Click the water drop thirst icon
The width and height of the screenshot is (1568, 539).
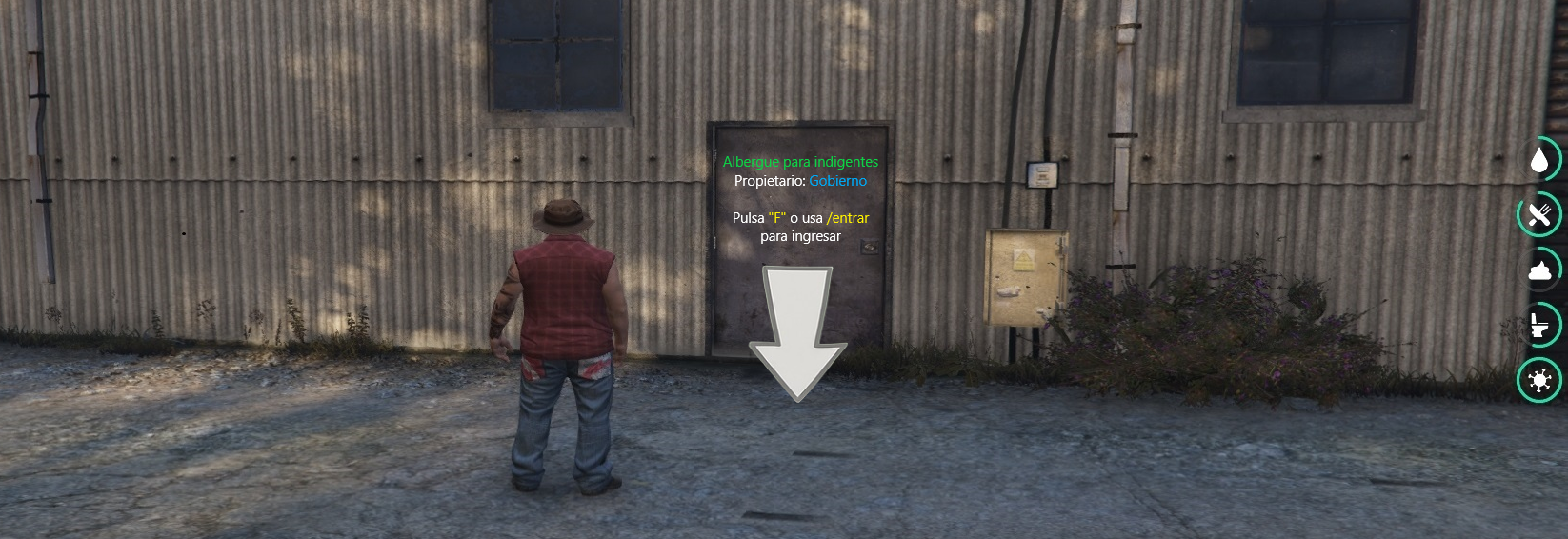point(1539,159)
